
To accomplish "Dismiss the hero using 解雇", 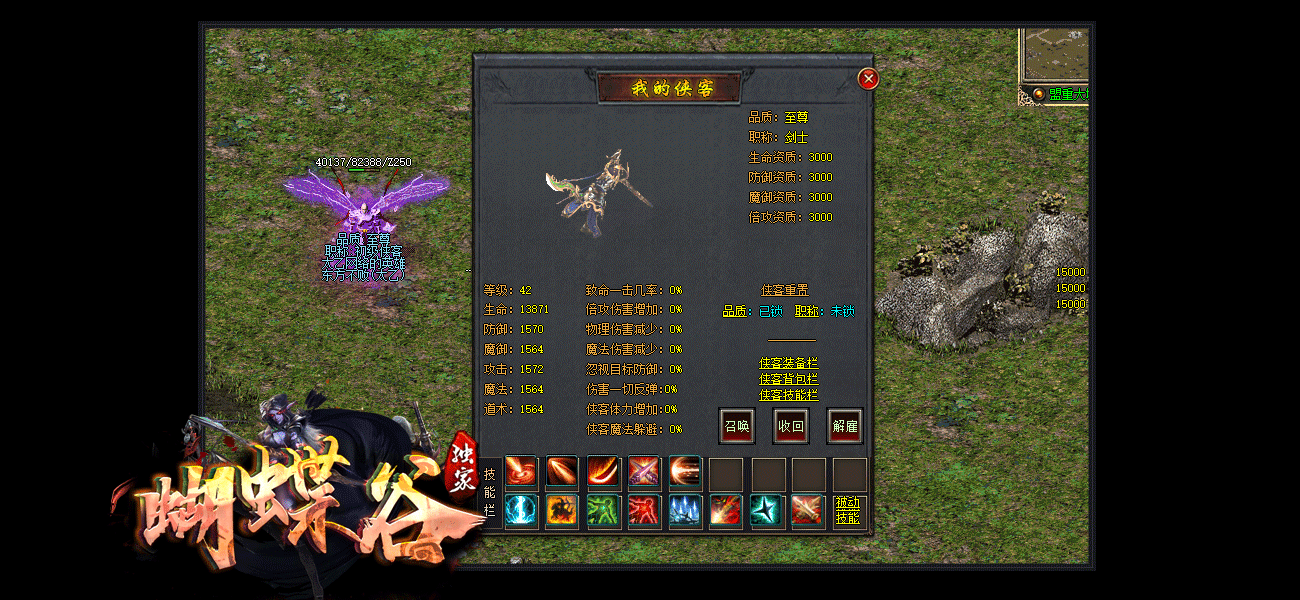I will (845, 426).
